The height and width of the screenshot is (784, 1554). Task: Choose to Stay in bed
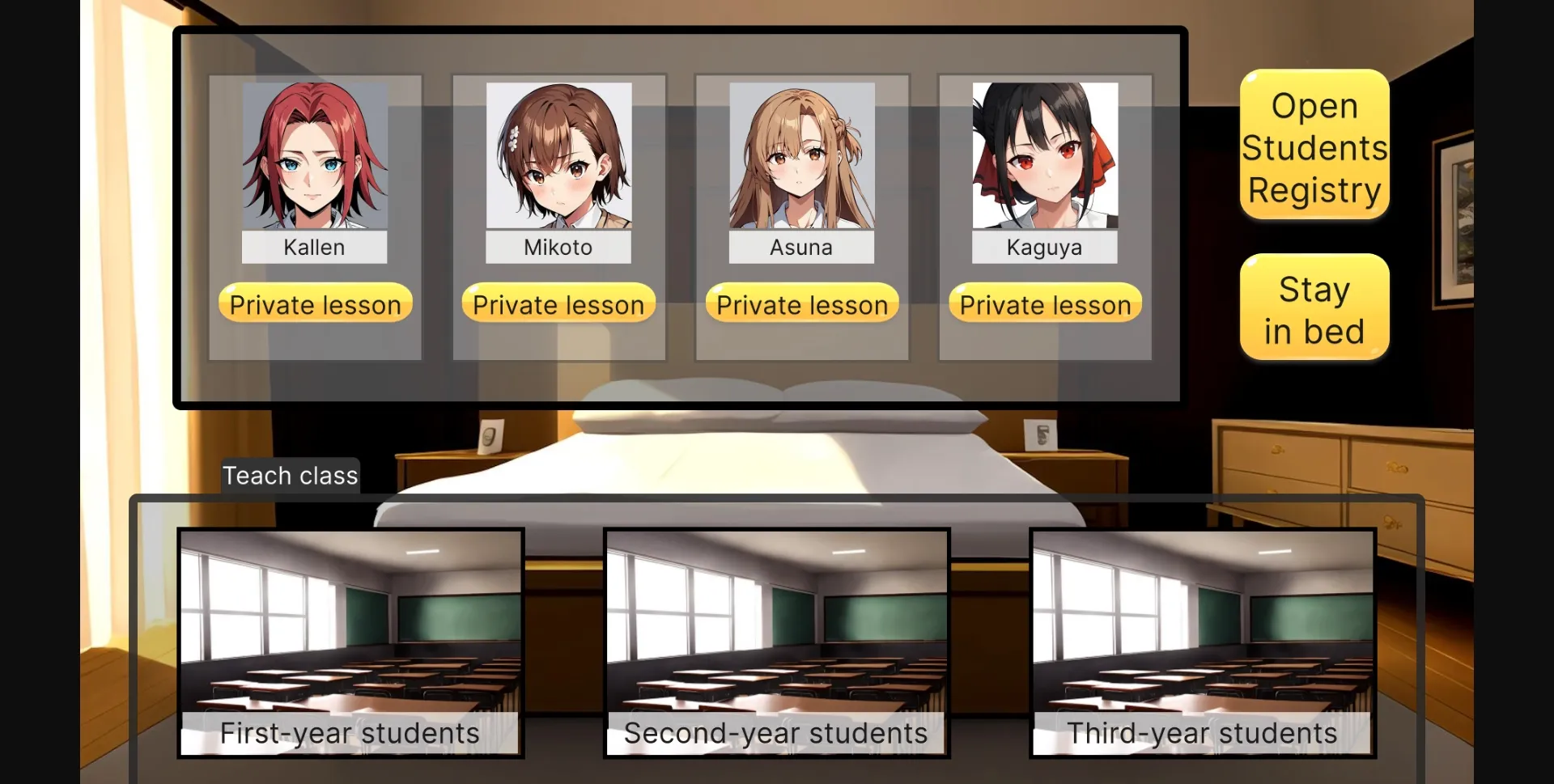pos(1314,307)
